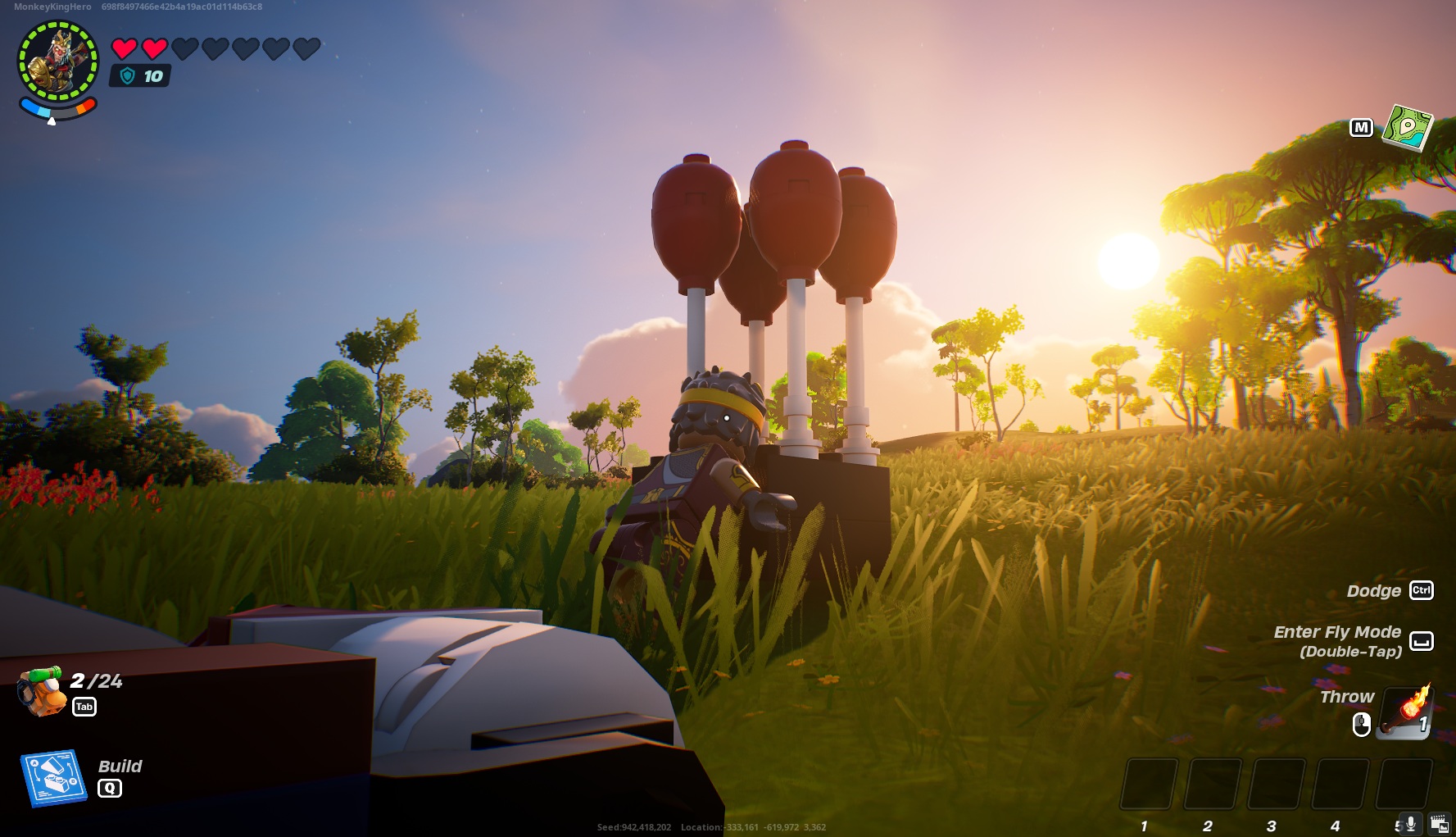Click the Throw action label
1456x837 pixels.
1346,697
